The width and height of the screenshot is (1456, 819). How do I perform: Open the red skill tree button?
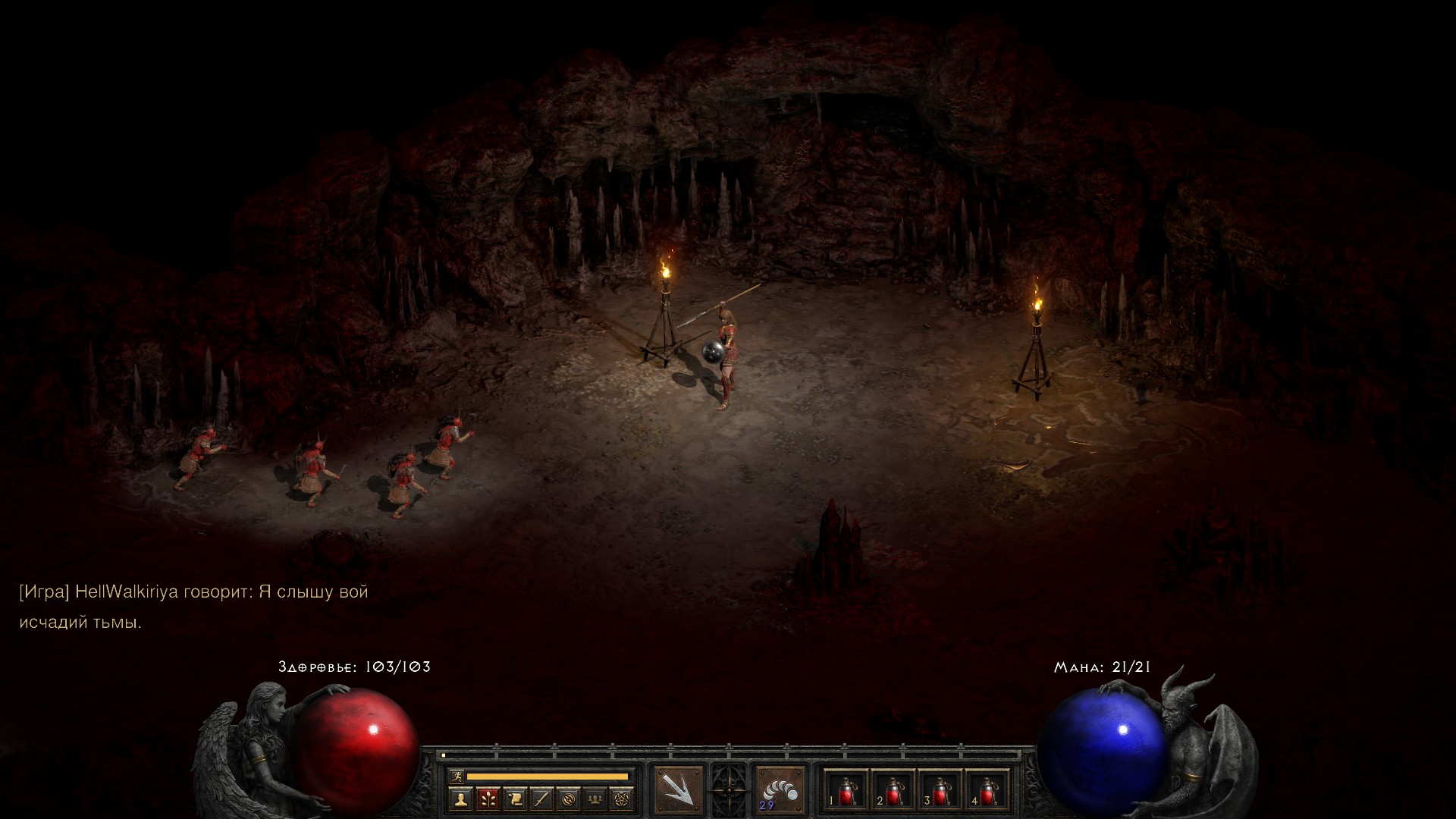(488, 799)
